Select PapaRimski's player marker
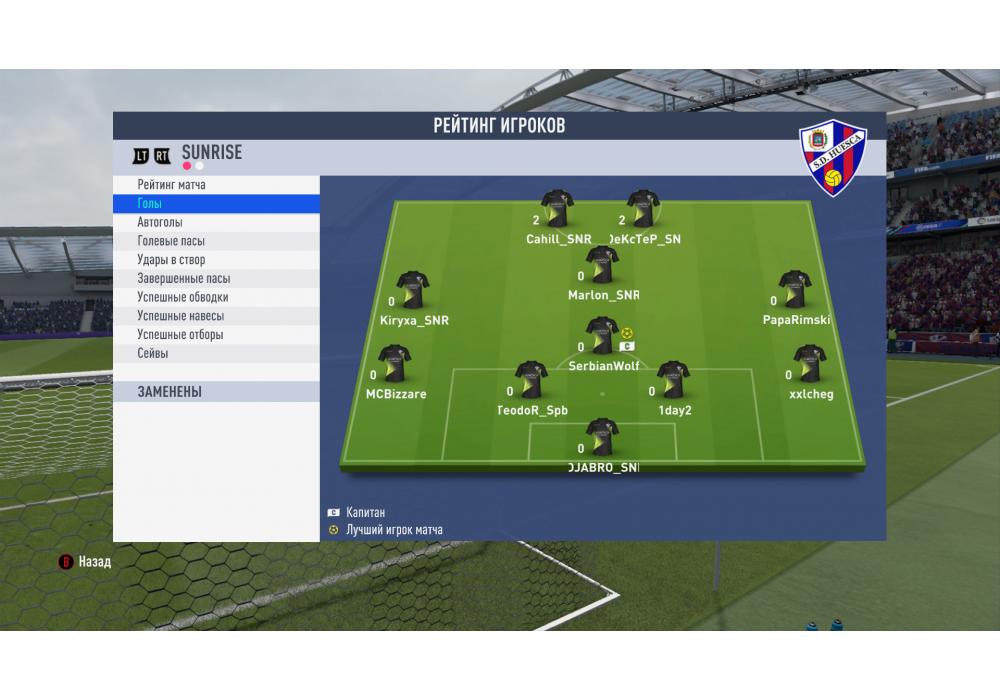 pyautogui.click(x=795, y=290)
